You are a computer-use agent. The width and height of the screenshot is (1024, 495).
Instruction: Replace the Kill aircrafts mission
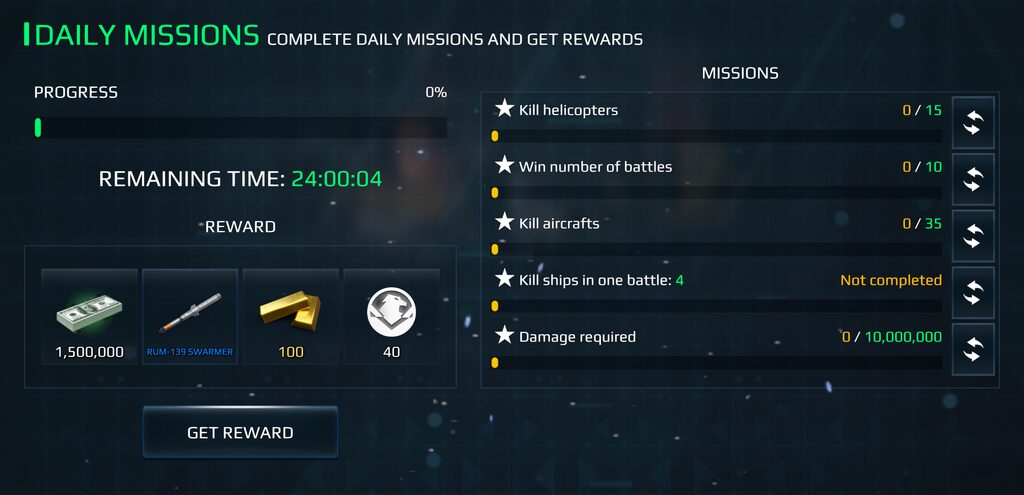point(973,236)
